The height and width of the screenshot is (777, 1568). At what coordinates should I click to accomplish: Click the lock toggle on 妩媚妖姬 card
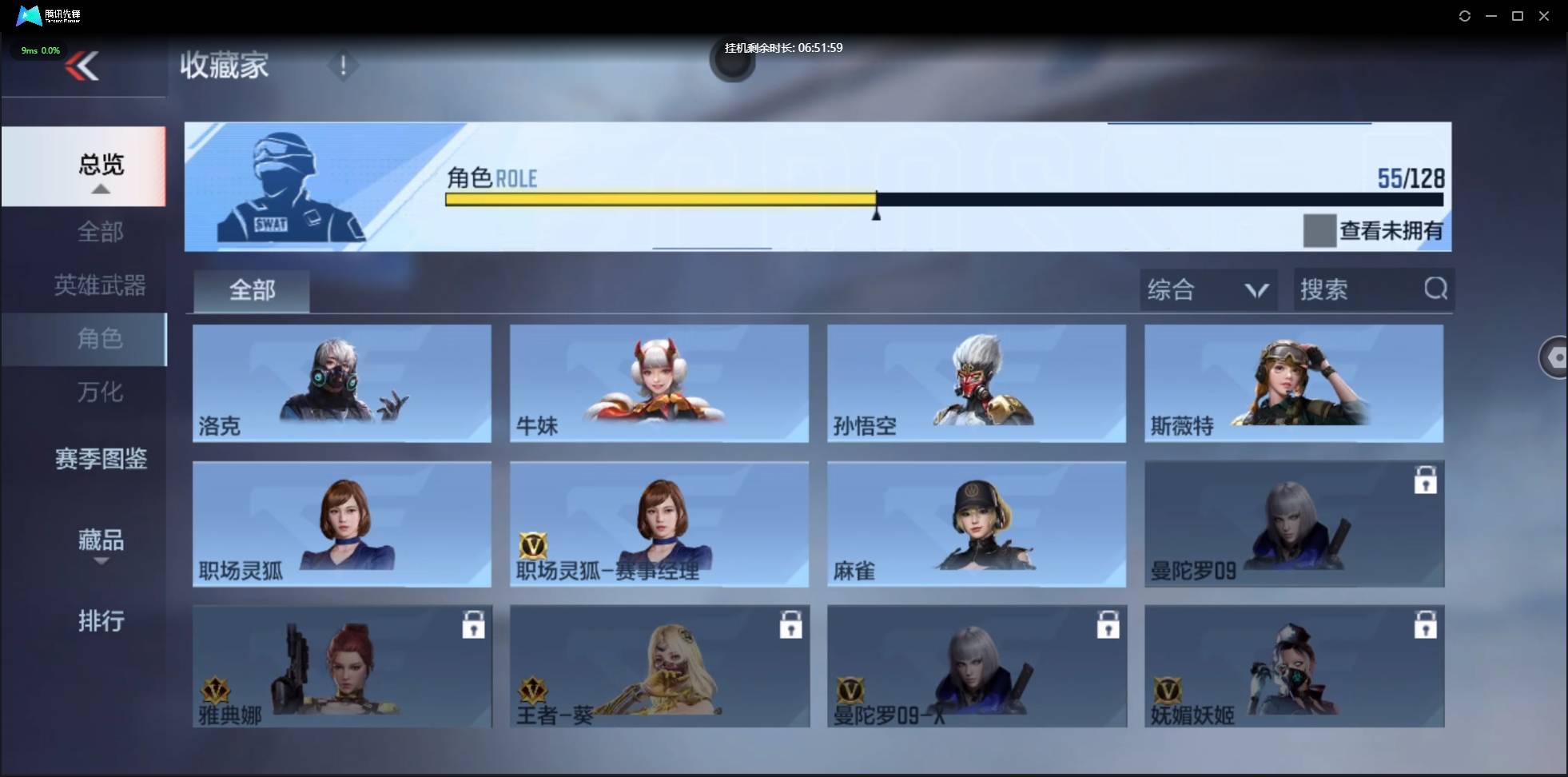[x=1427, y=625]
